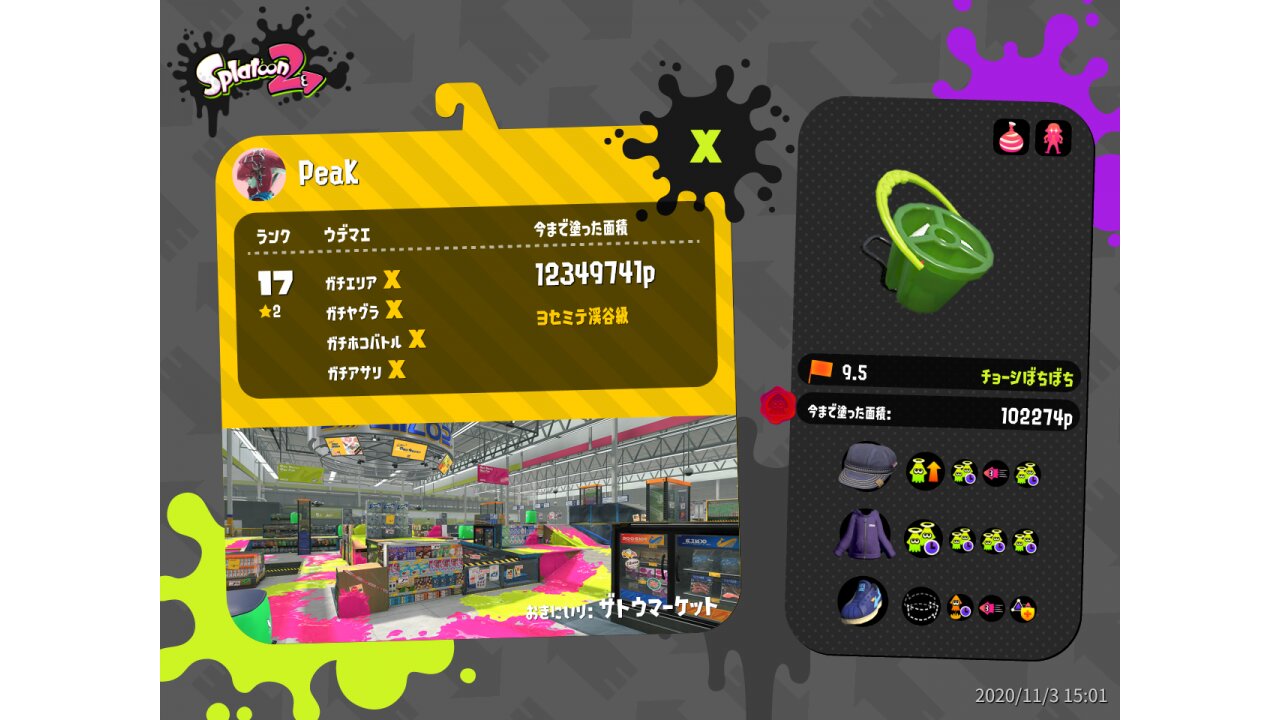1280x720 pixels.
Task: Select the pink special weapon icon
Action: pyautogui.click(x=1053, y=138)
